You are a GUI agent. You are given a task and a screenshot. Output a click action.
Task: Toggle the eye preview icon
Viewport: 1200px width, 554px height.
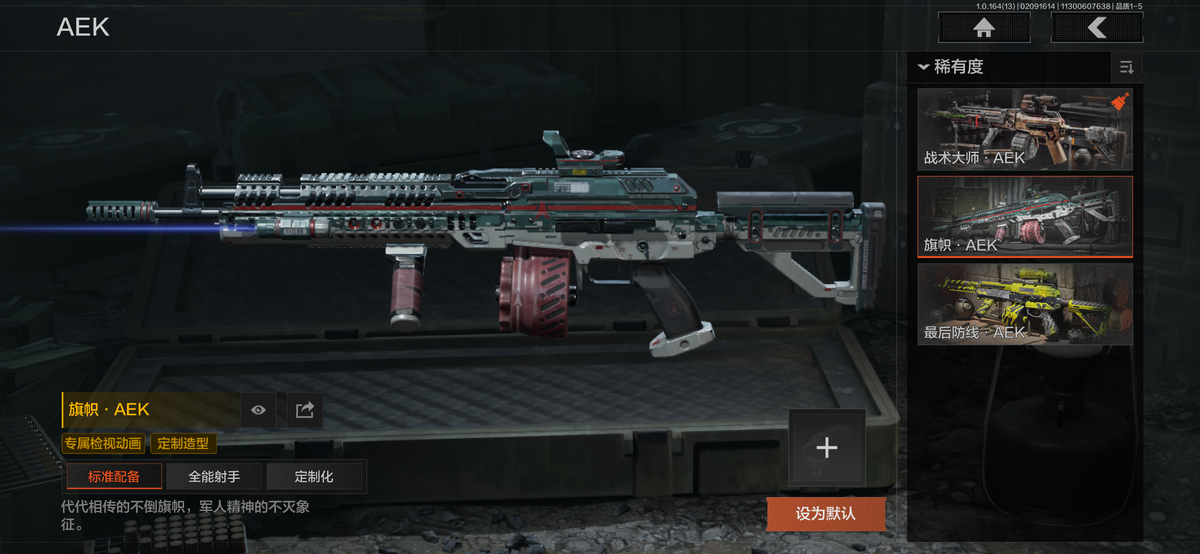[259, 409]
